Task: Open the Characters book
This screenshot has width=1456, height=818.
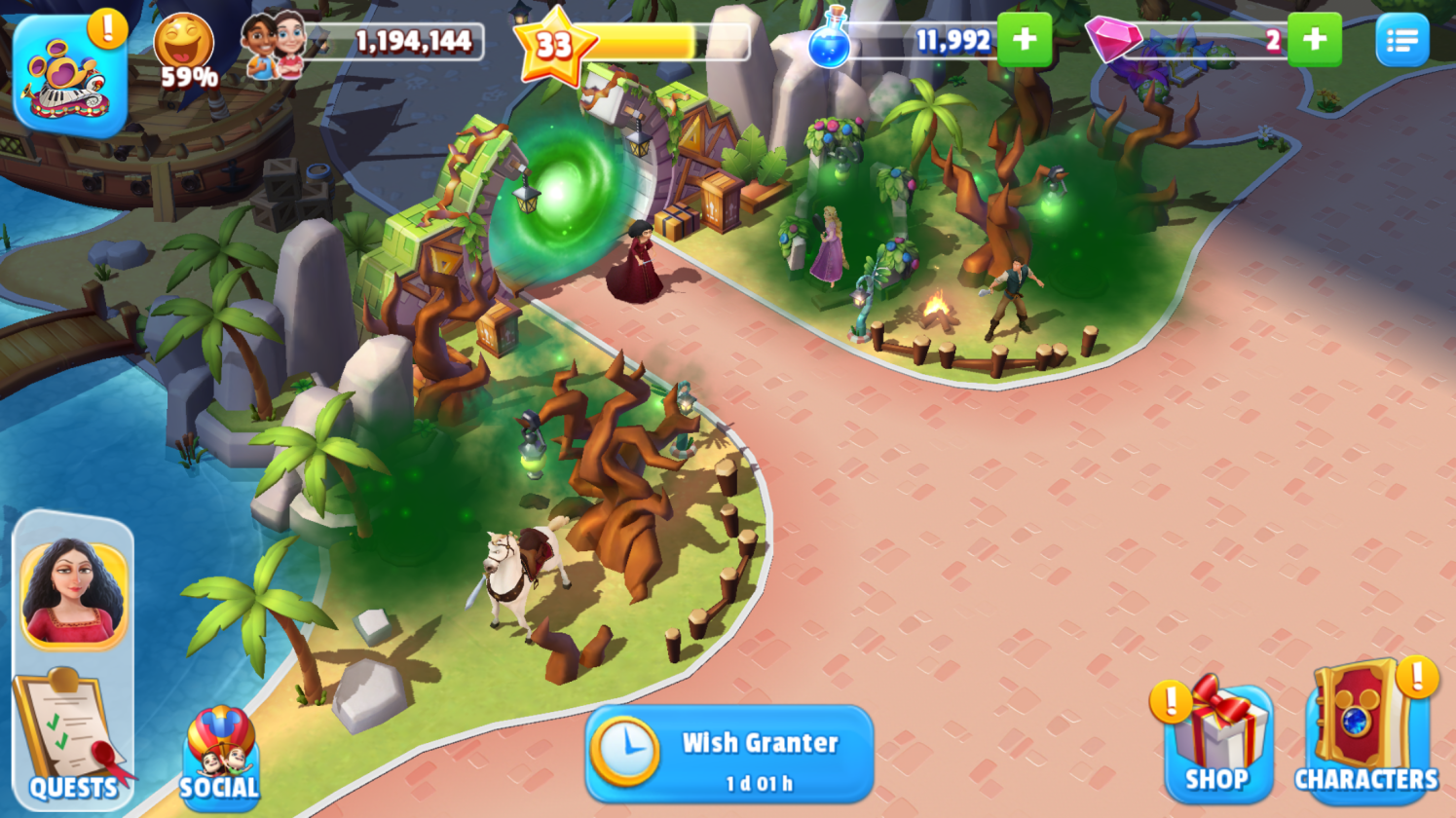Action: pos(1365,732)
